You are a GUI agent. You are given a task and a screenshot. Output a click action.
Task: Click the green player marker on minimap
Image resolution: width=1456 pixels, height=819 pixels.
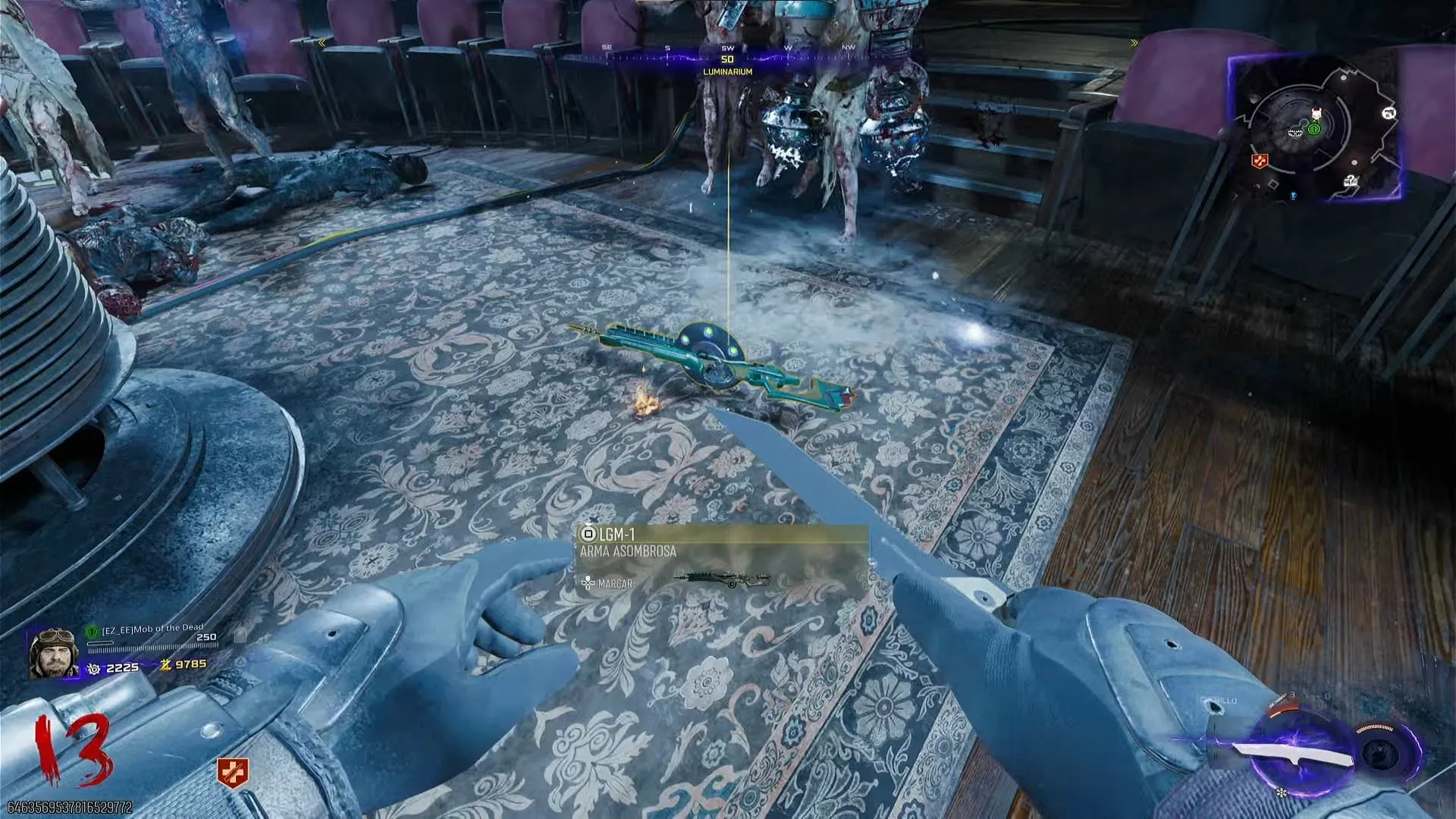point(1314,129)
